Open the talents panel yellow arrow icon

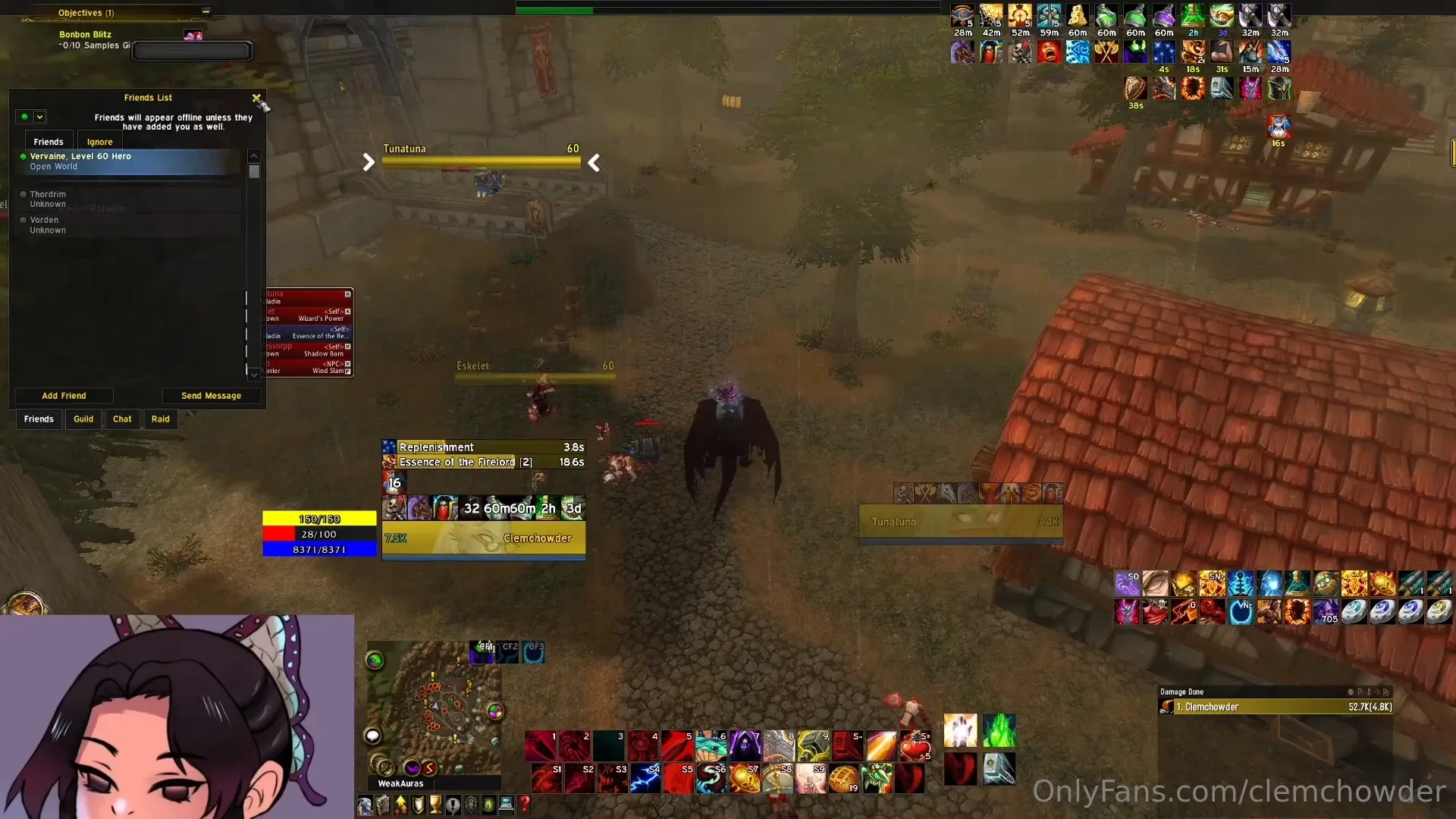click(400, 805)
